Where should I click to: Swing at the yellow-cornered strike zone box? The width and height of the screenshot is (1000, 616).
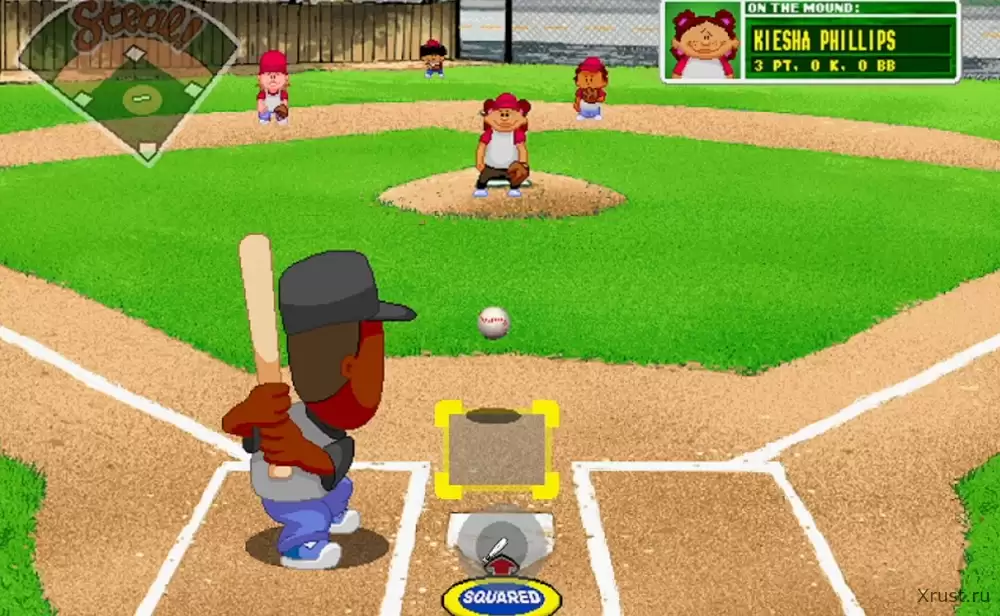496,449
